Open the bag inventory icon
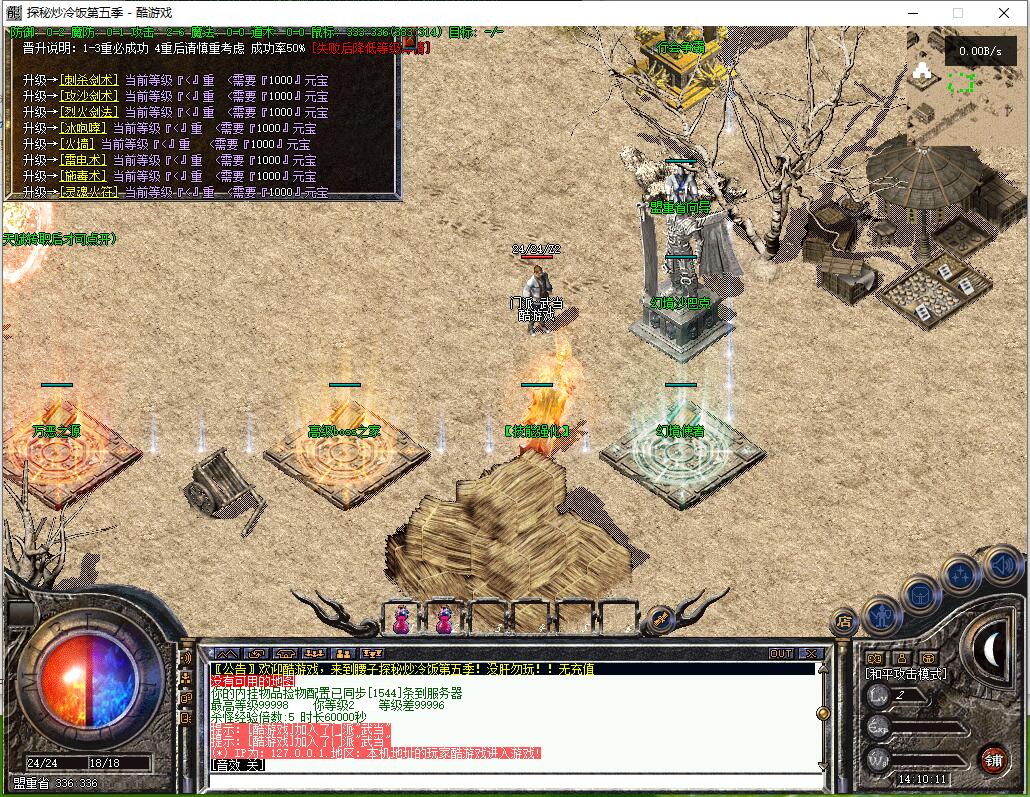 click(921, 594)
